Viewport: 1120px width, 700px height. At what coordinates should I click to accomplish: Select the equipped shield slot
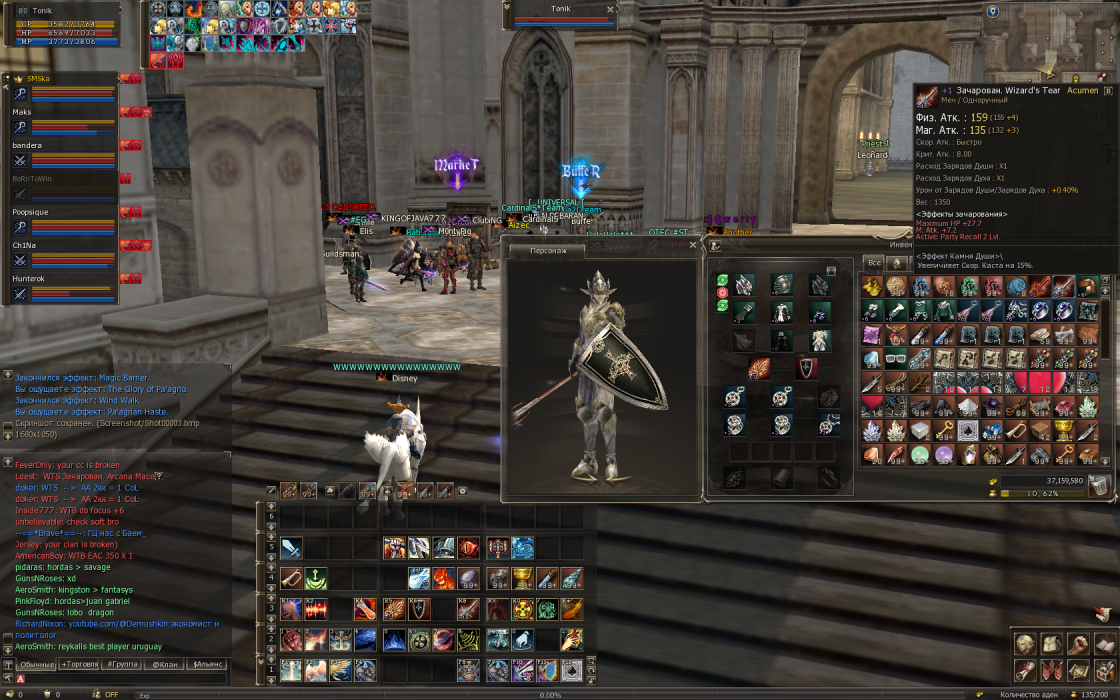tap(806, 368)
